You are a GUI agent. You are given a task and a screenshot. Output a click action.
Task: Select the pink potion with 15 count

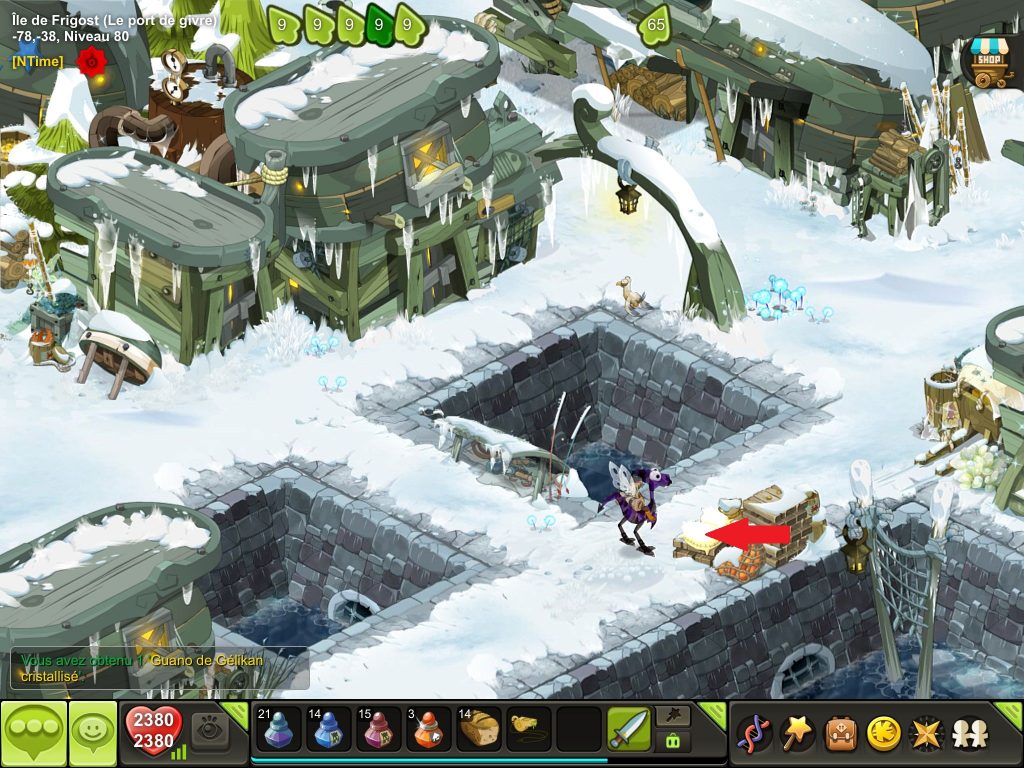[379, 729]
